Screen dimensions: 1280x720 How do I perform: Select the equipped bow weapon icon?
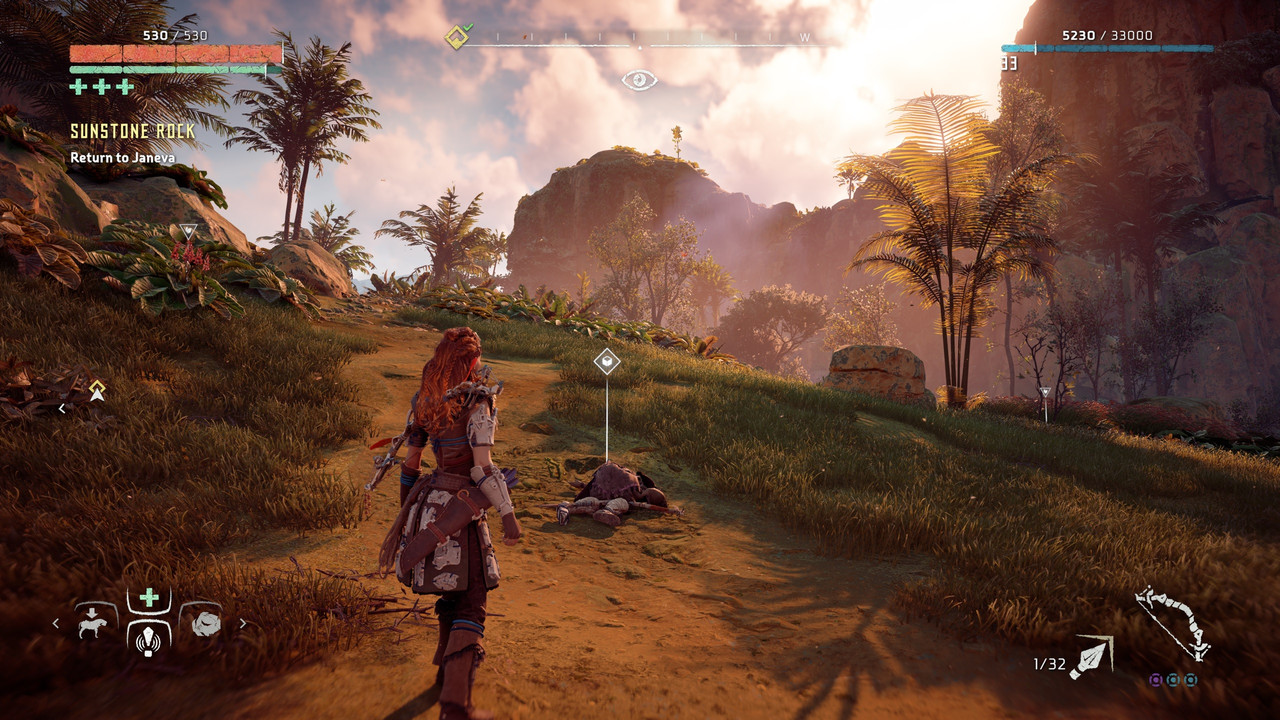1172,622
